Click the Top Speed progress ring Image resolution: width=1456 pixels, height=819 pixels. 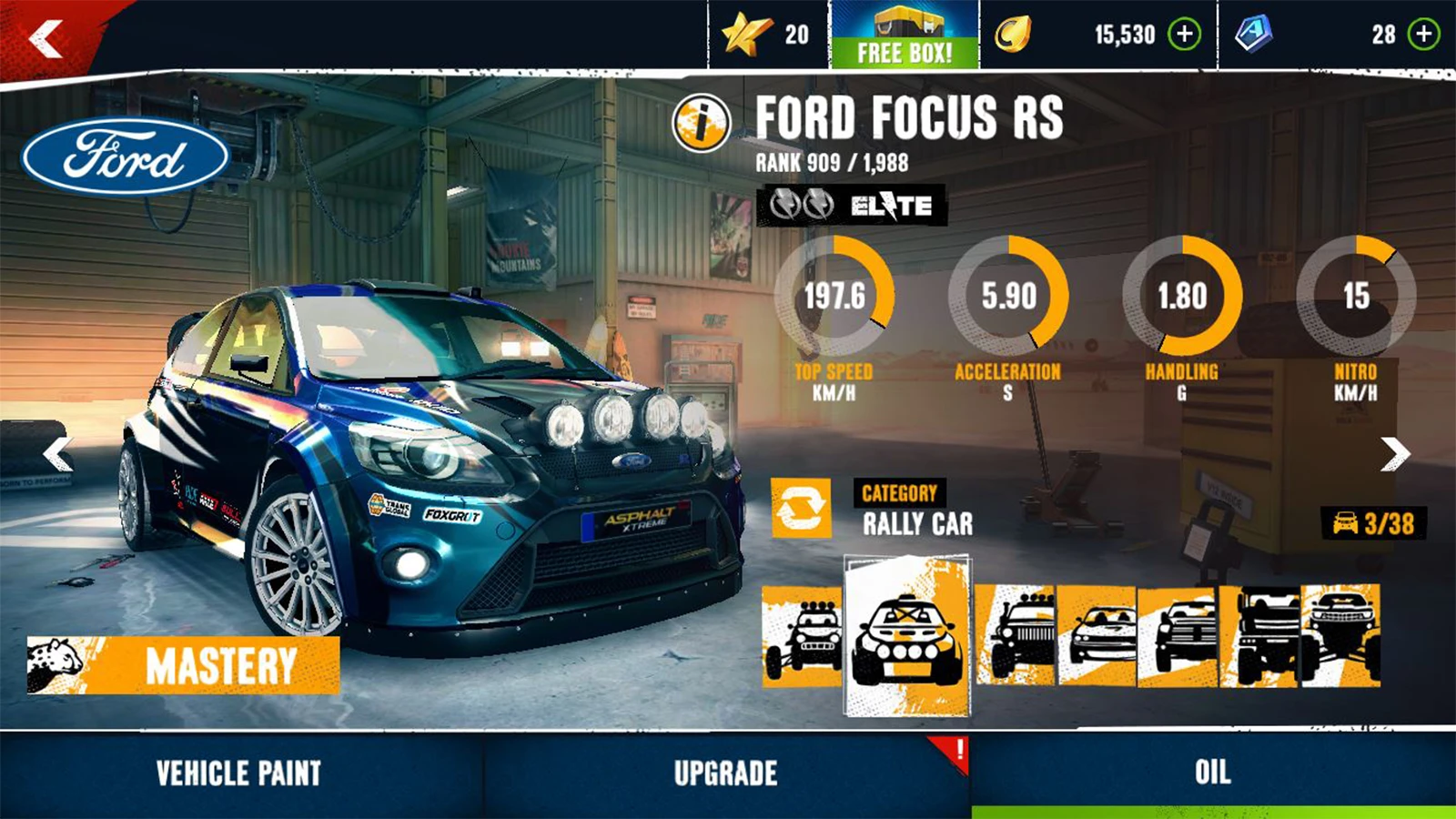[838, 296]
